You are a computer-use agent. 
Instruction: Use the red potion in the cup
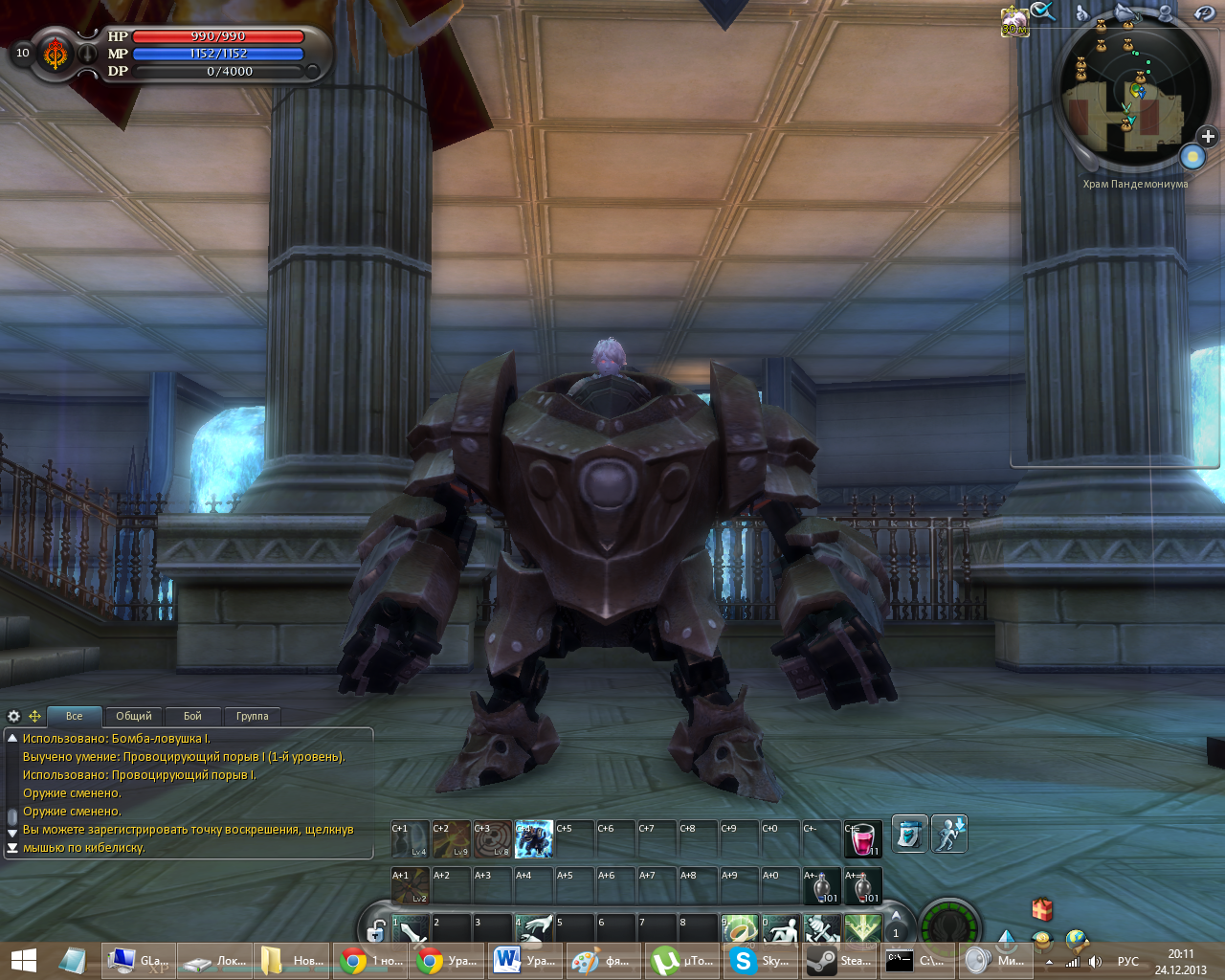[x=862, y=839]
